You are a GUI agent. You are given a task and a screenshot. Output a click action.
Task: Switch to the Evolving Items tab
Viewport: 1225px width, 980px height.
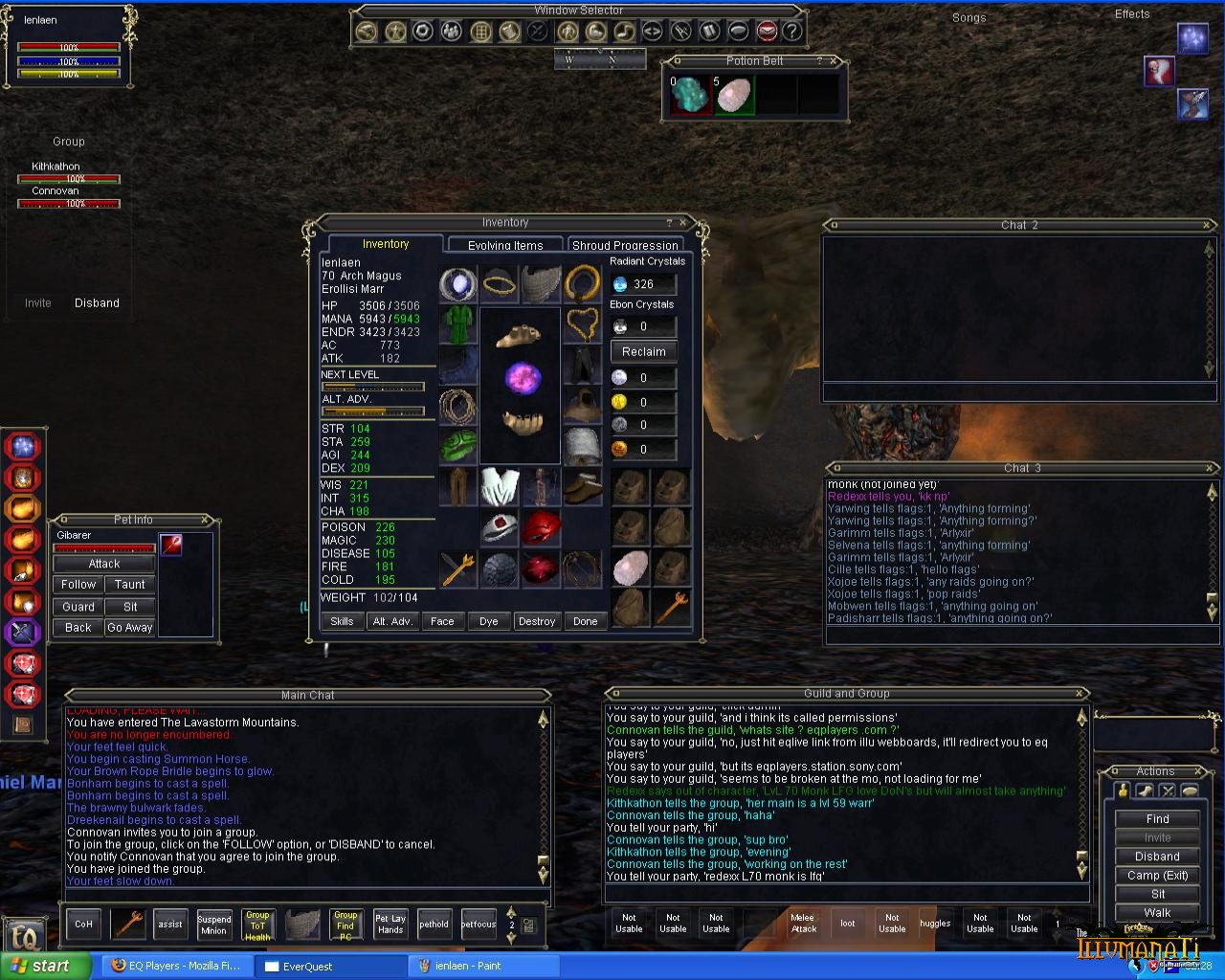(505, 245)
